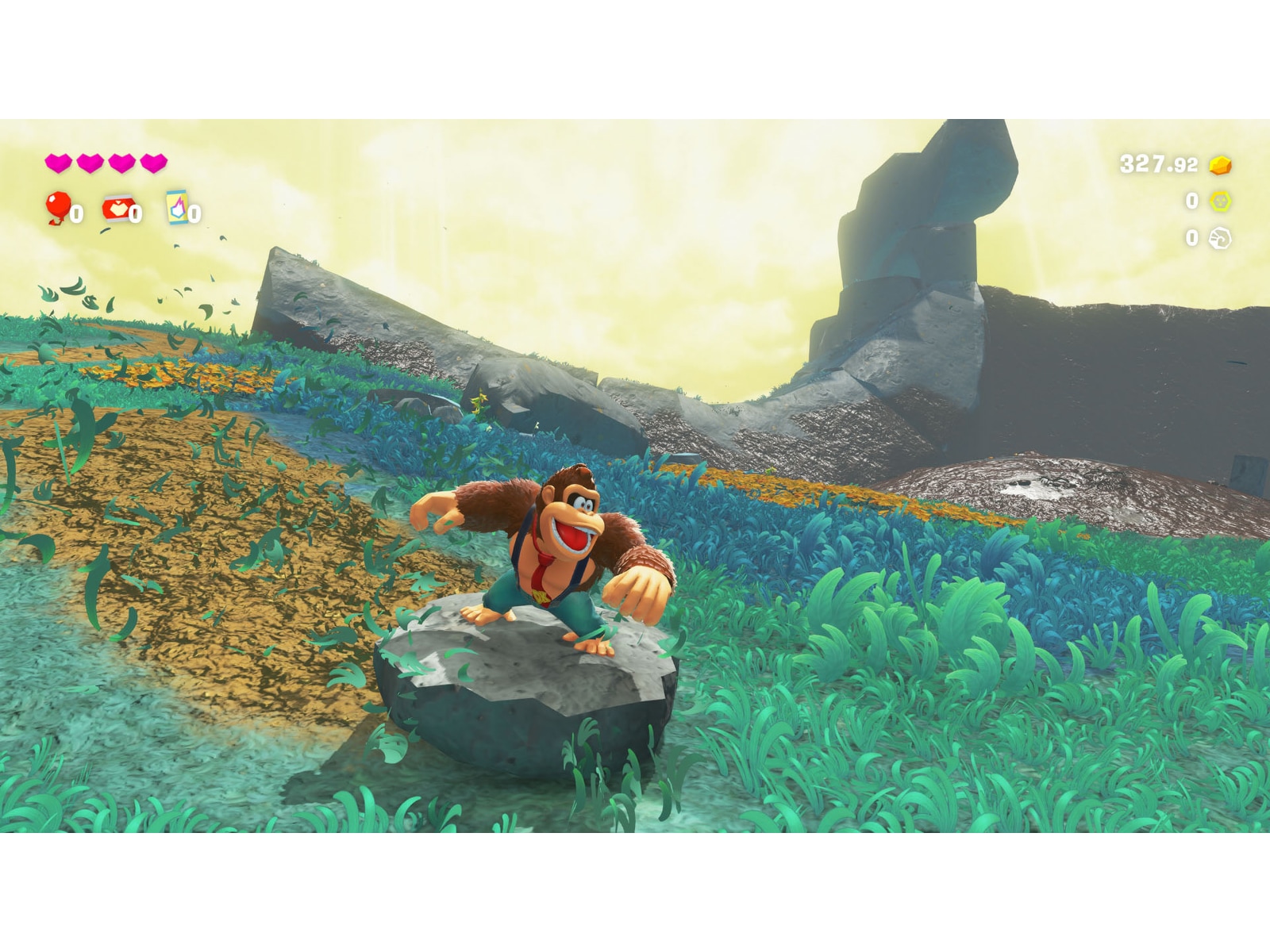The width and height of the screenshot is (1270, 952).
Task: Click the gold amount reading 327.92
Action: pyautogui.click(x=1158, y=164)
